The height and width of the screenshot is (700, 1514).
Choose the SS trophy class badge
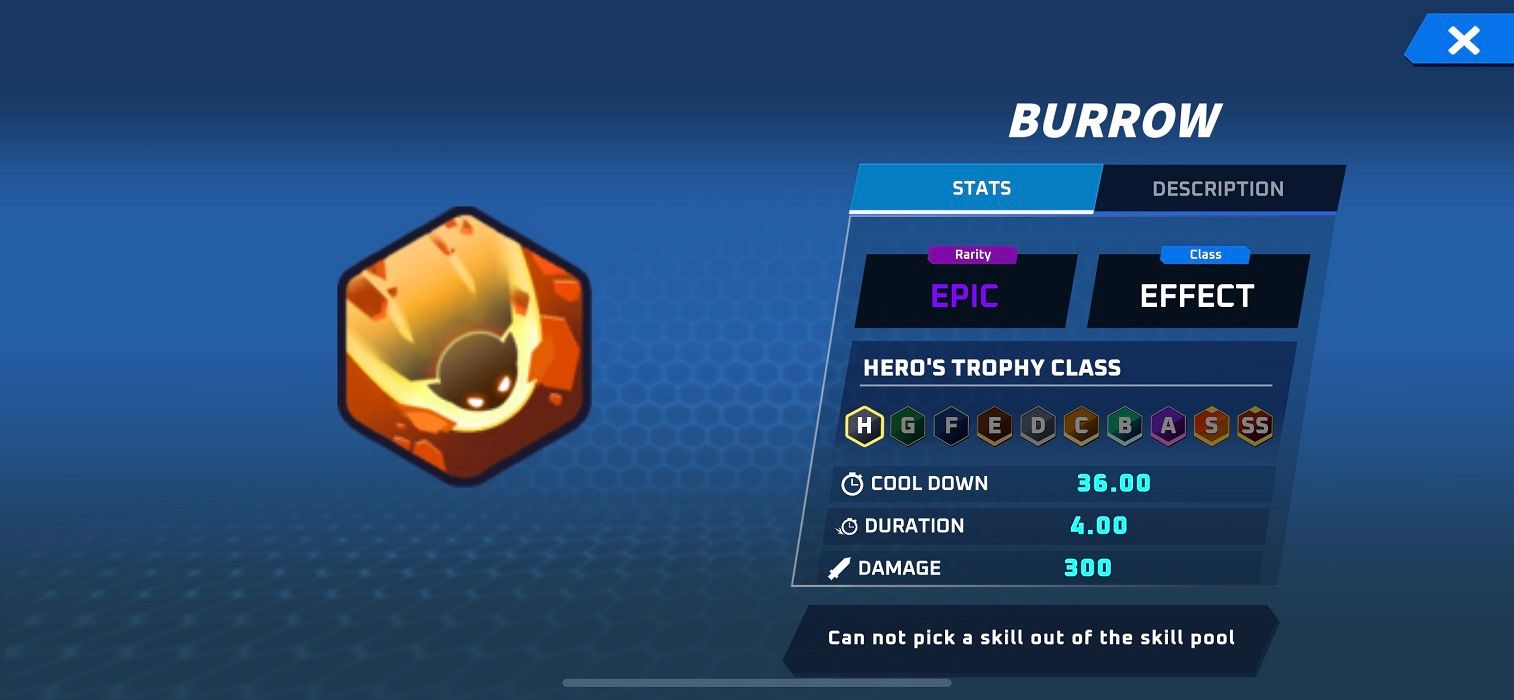[1254, 427]
